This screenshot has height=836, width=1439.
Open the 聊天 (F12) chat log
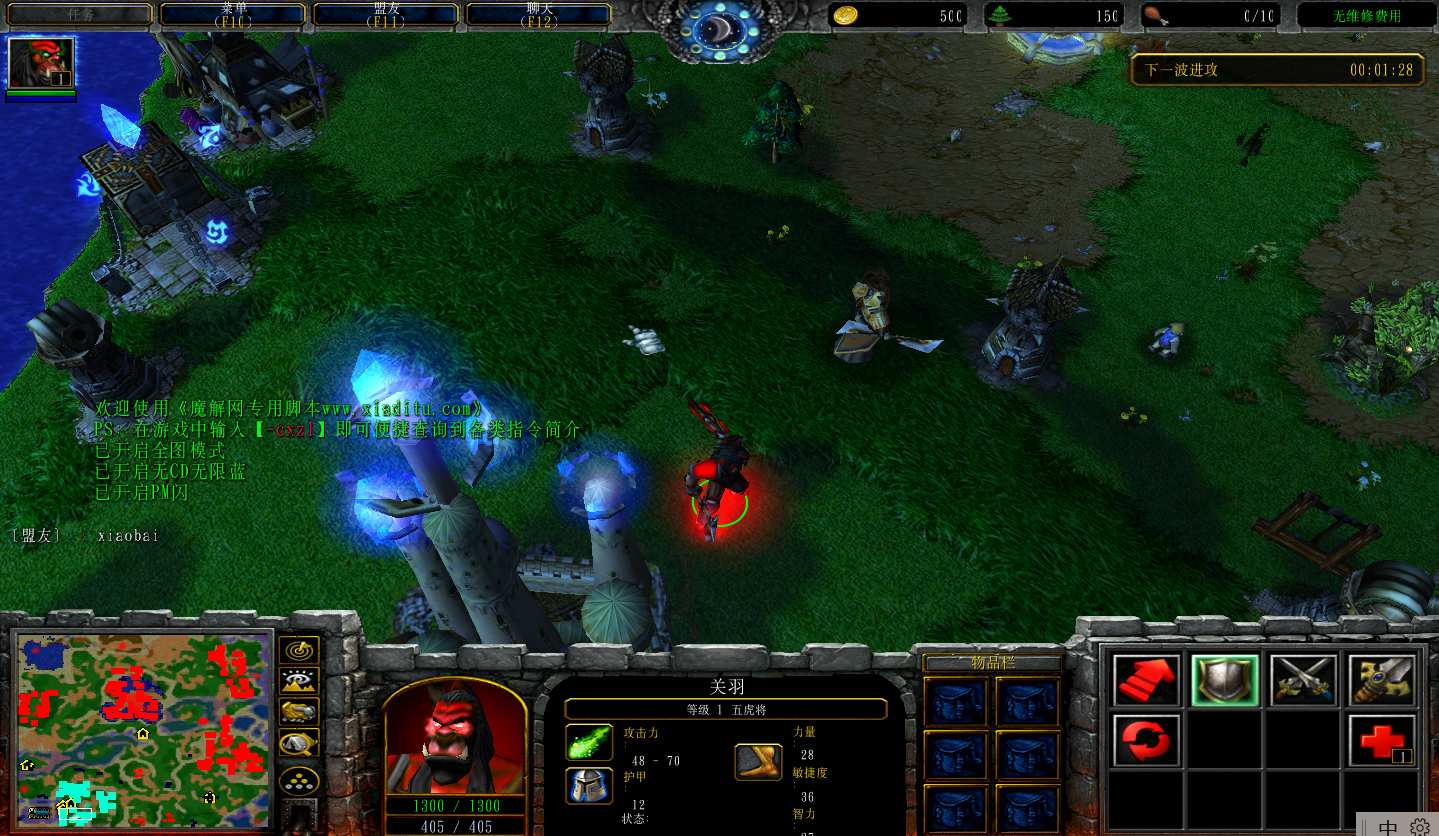pyautogui.click(x=539, y=14)
